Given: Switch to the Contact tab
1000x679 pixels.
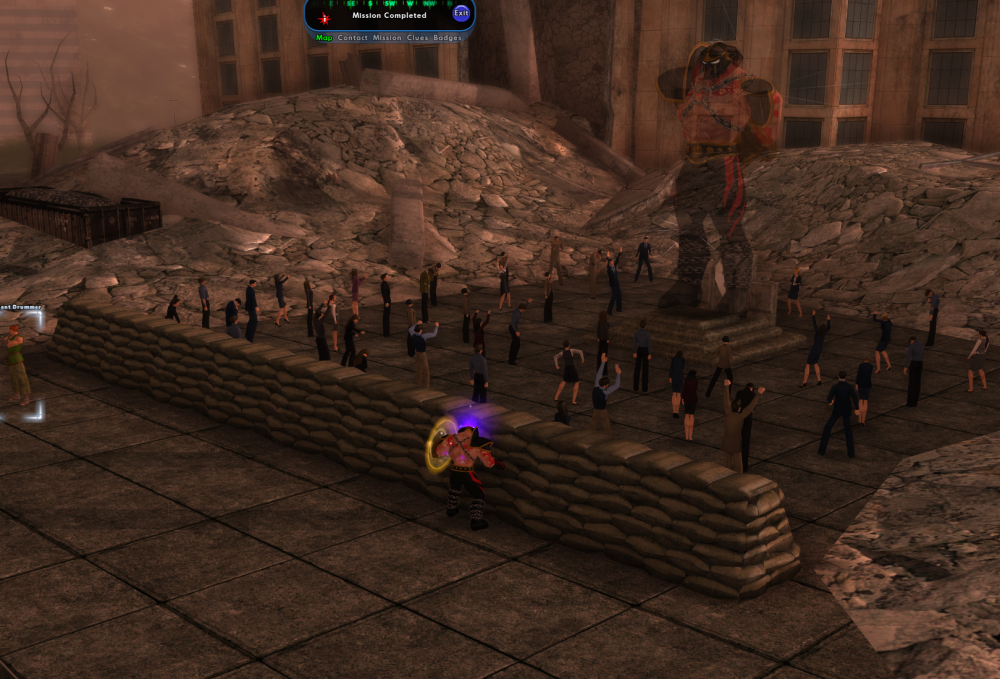Looking at the screenshot, I should (353, 37).
